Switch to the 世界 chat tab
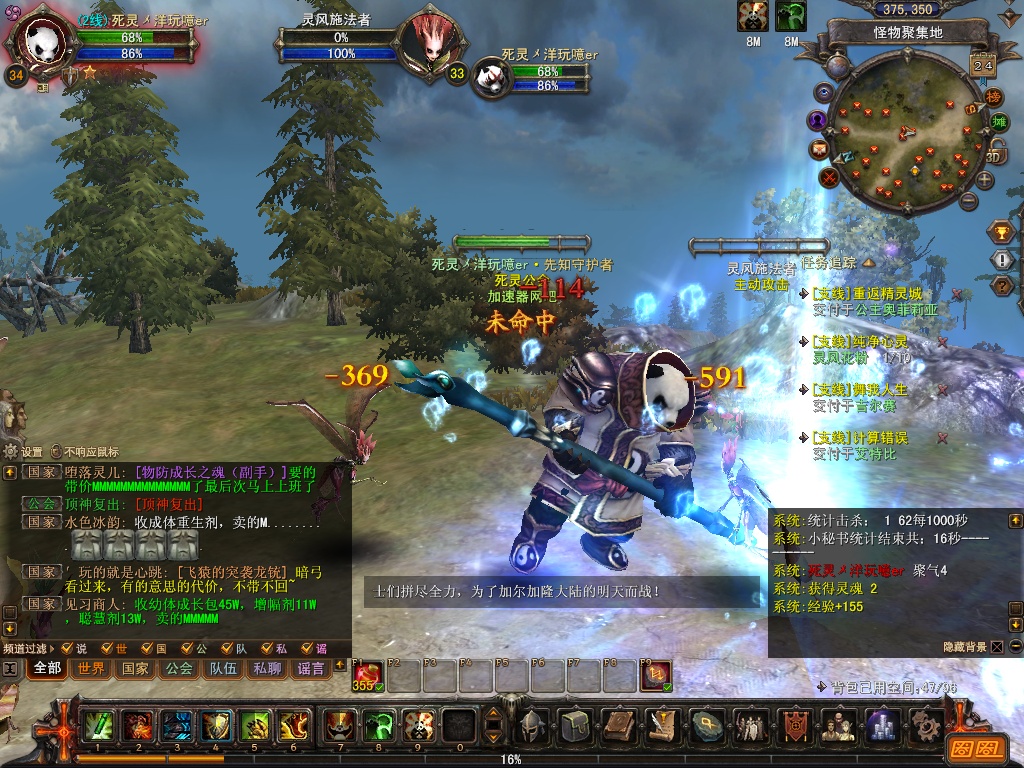This screenshot has width=1024, height=768. (x=91, y=668)
